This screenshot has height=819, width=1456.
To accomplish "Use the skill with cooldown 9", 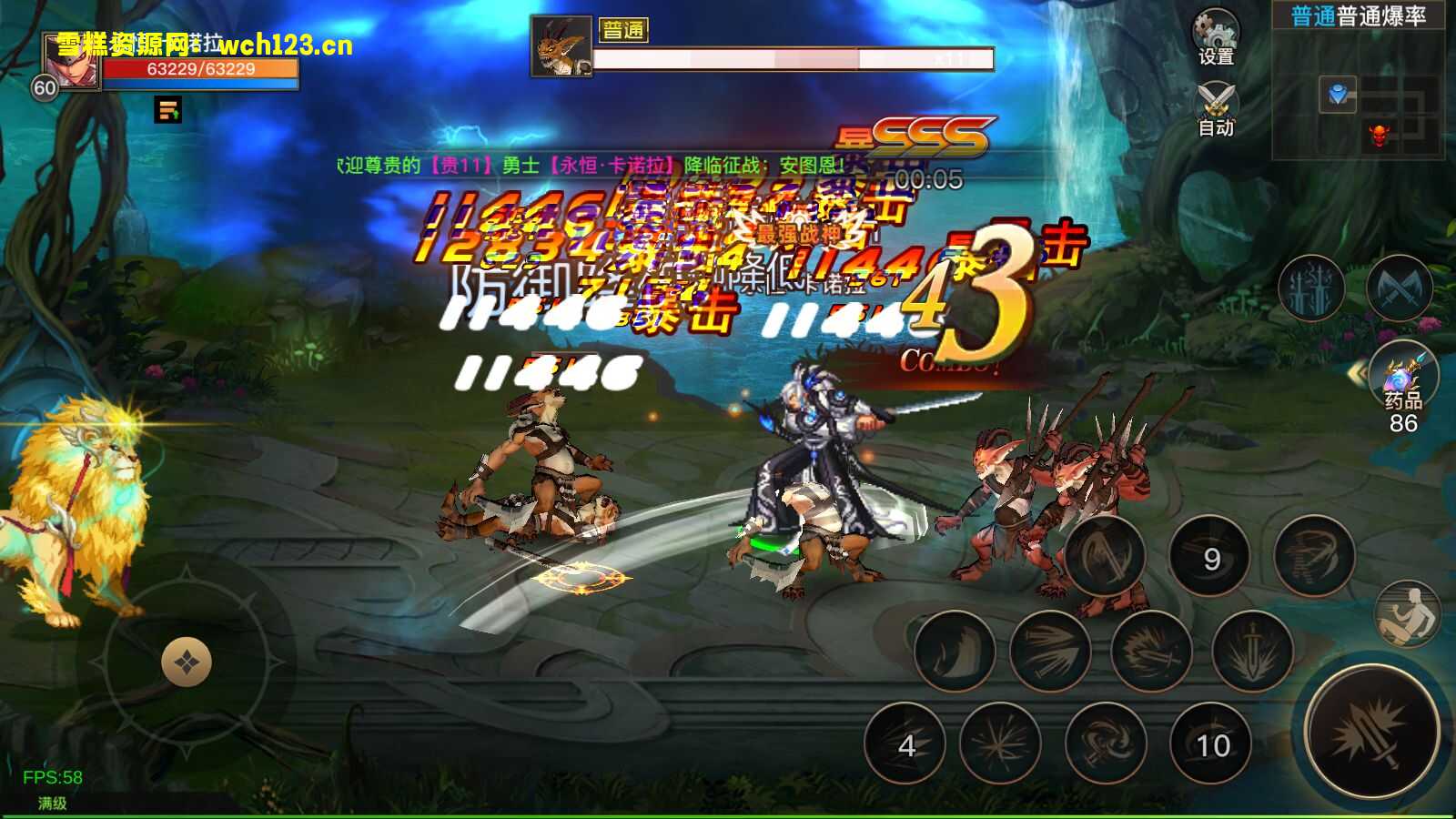I will point(1209,557).
